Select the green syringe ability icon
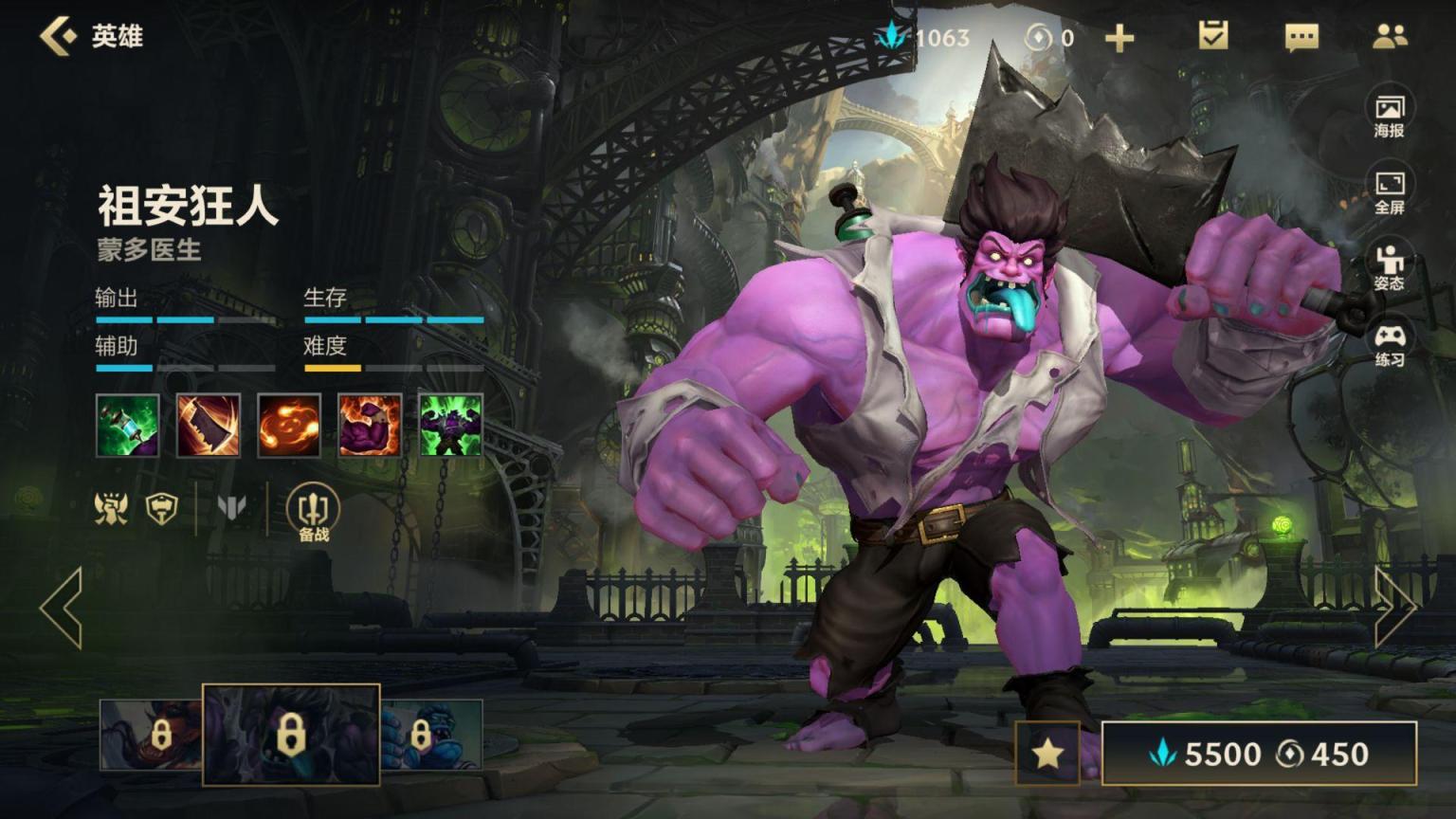Viewport: 1456px width, 819px height. coord(127,426)
